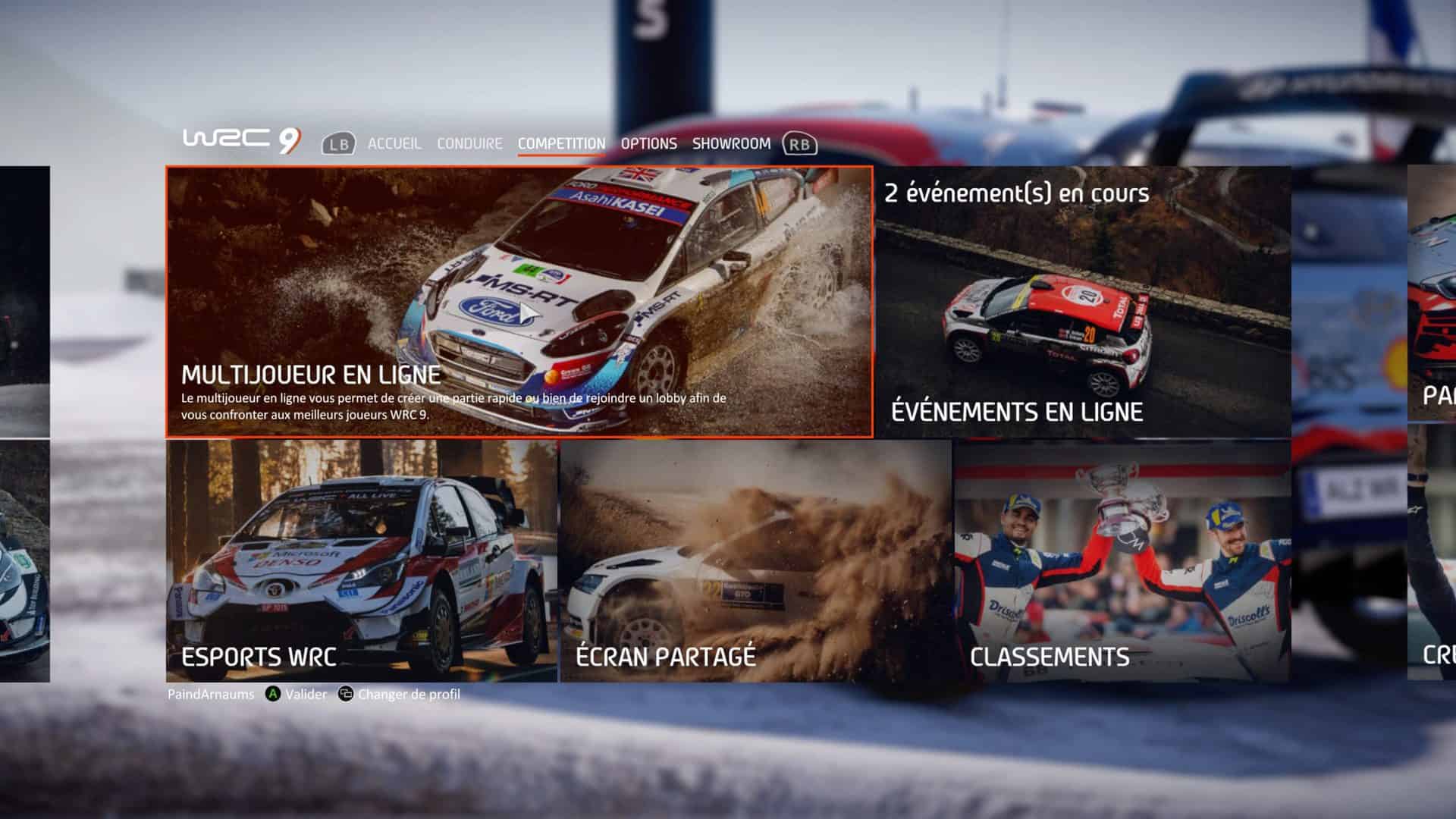Screen dimensions: 1456x819
Task: Click the WRC 9 logo
Action: pos(241,140)
